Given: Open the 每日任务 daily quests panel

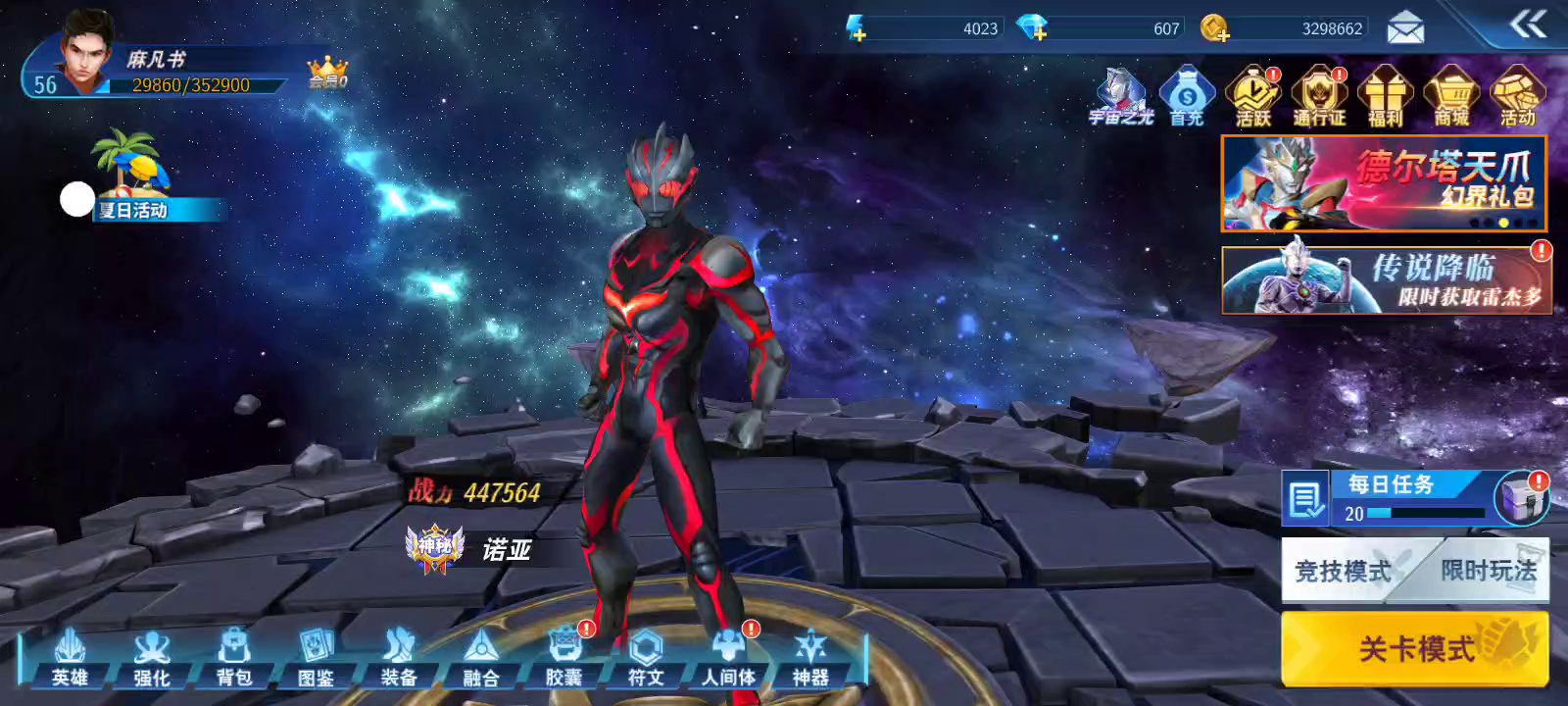Looking at the screenshot, I should tap(1390, 497).
